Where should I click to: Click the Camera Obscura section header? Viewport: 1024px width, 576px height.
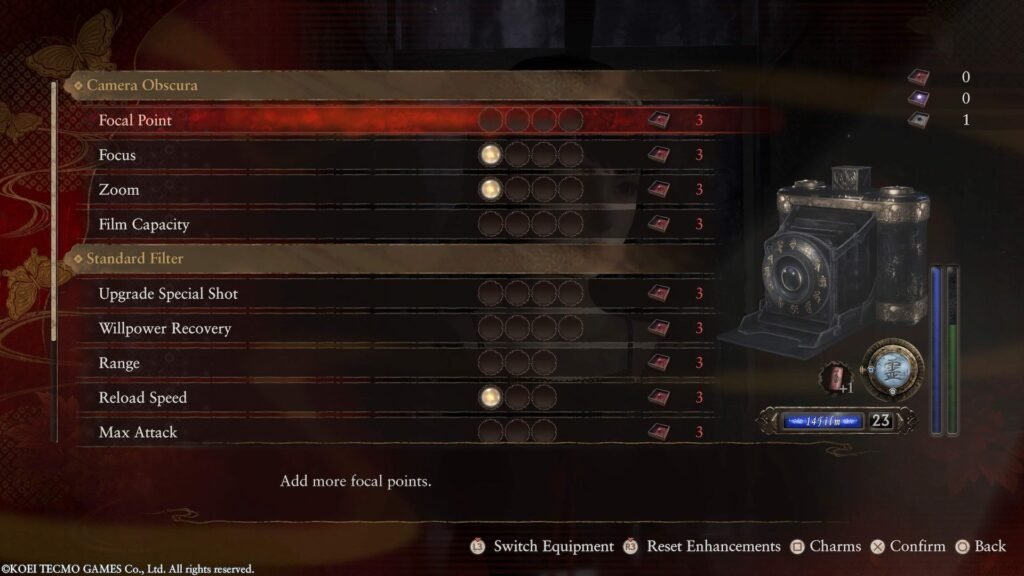[x=141, y=85]
